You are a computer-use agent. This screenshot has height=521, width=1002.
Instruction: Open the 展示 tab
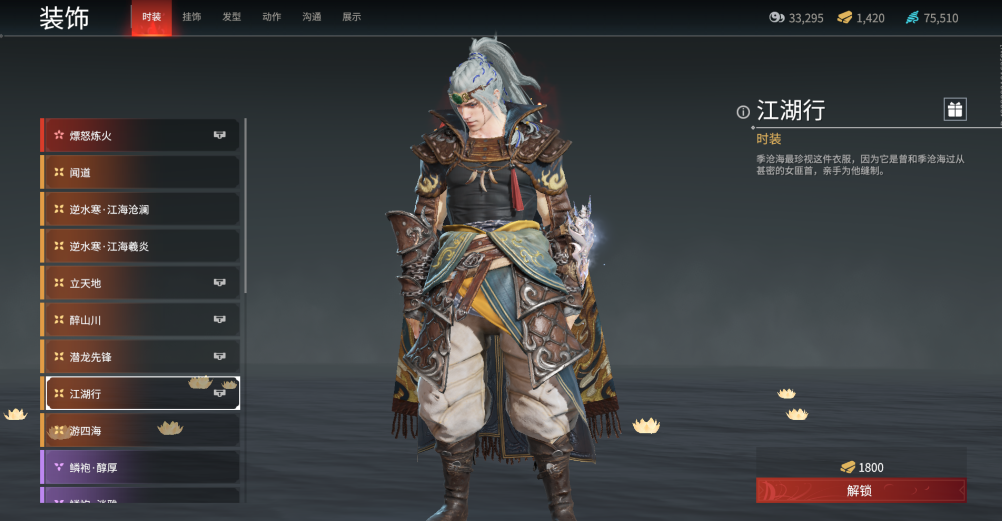click(x=351, y=17)
